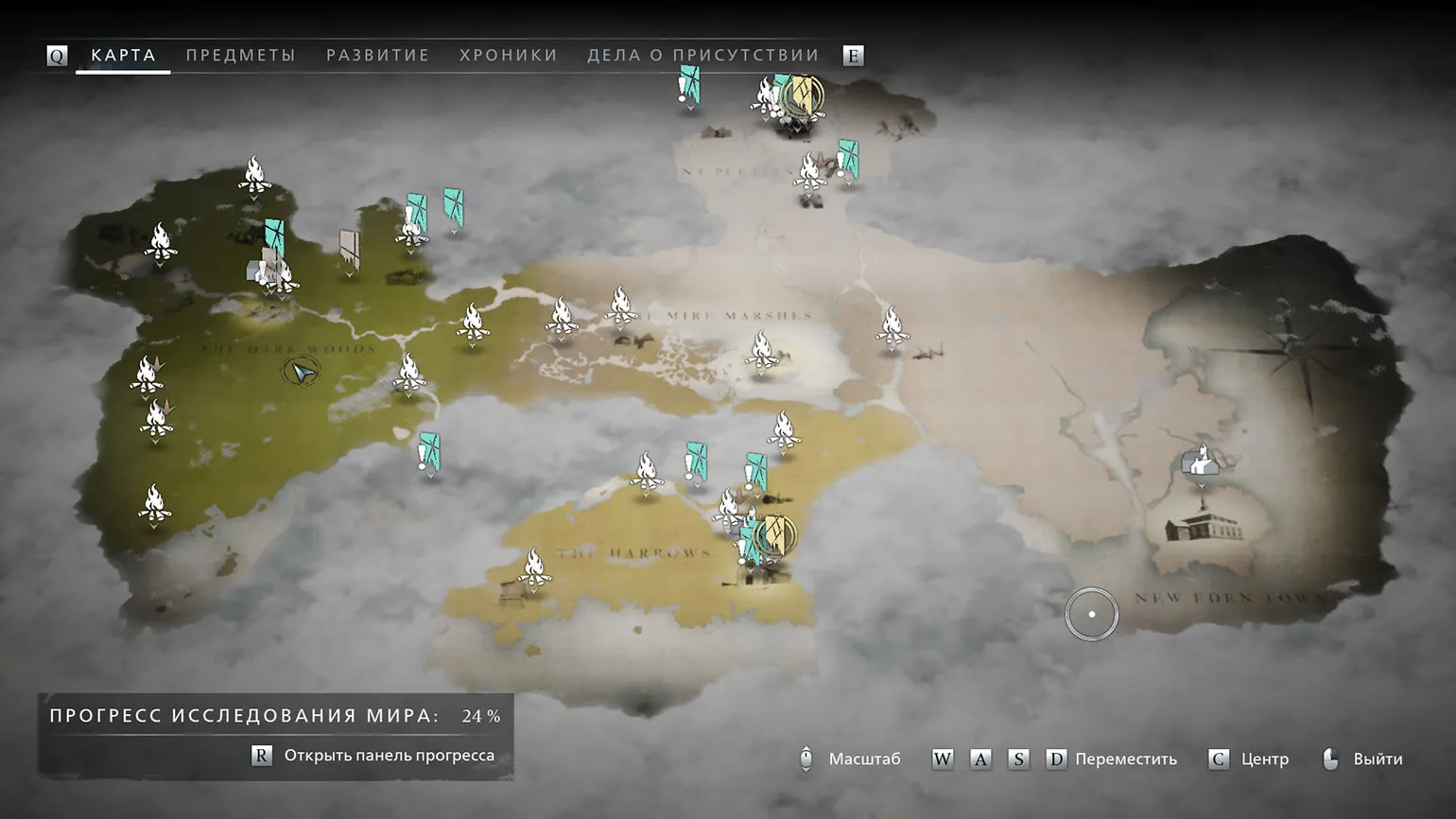This screenshot has width=1456, height=819.
Task: Show the Хроники tab
Action: pos(509,55)
